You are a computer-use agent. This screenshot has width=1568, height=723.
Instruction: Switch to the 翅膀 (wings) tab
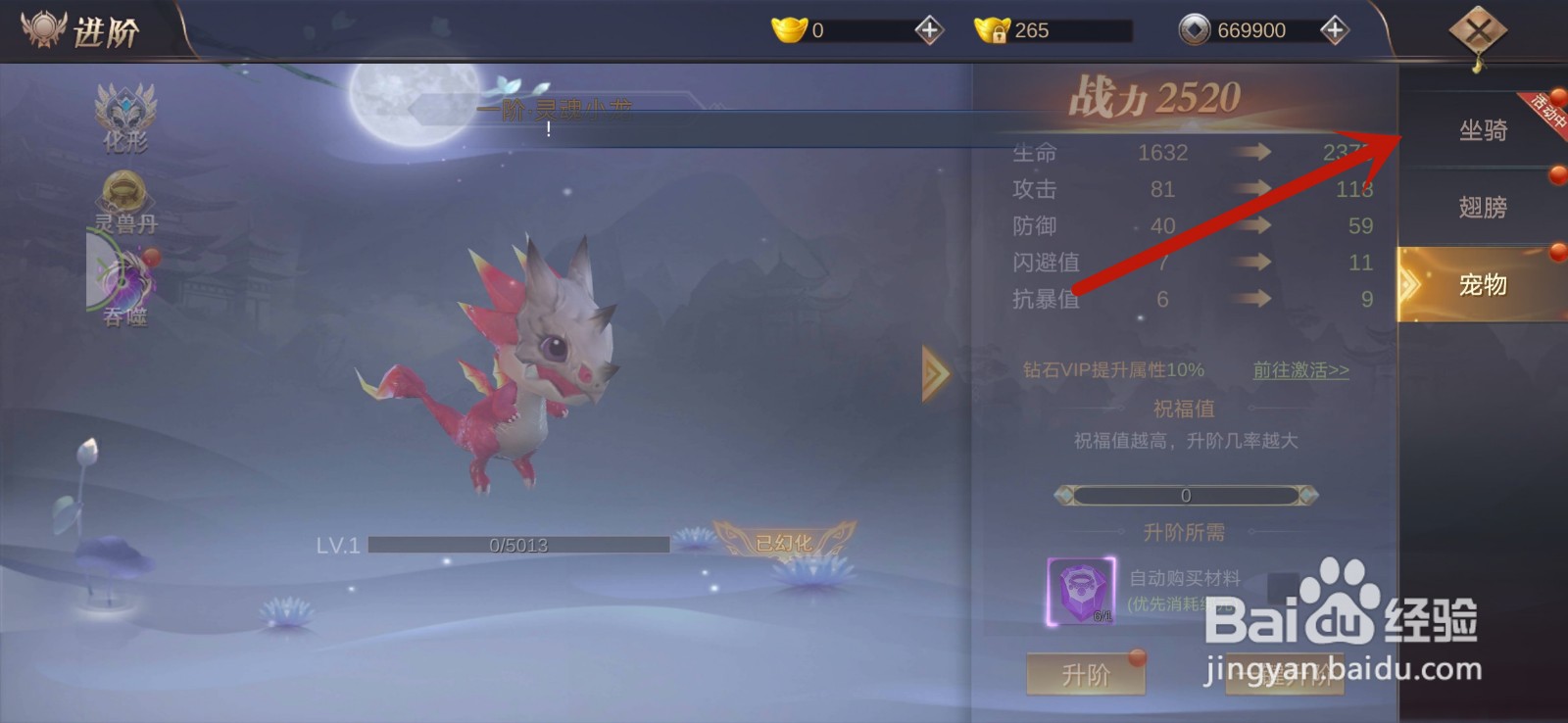pyautogui.click(x=1480, y=208)
